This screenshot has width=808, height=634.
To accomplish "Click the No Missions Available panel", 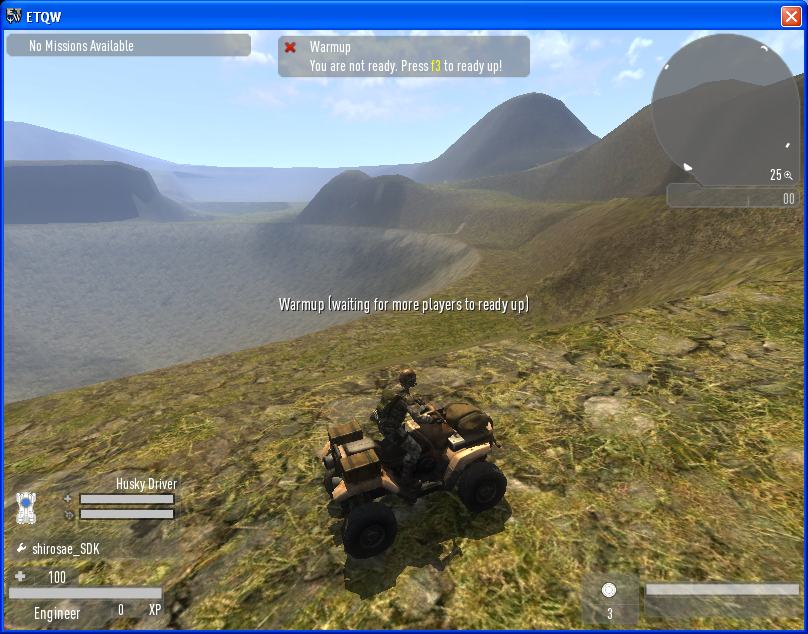I will click(128, 46).
